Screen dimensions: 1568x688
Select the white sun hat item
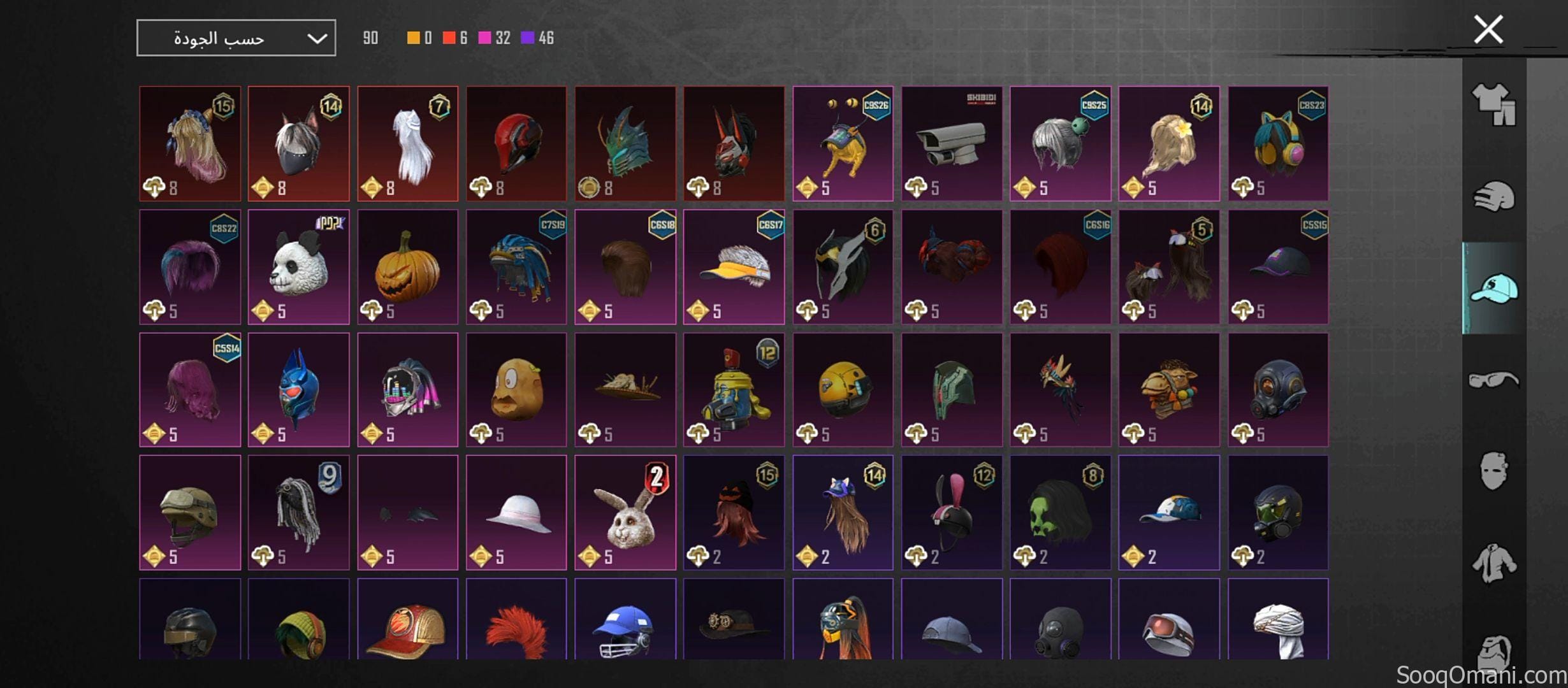point(516,515)
